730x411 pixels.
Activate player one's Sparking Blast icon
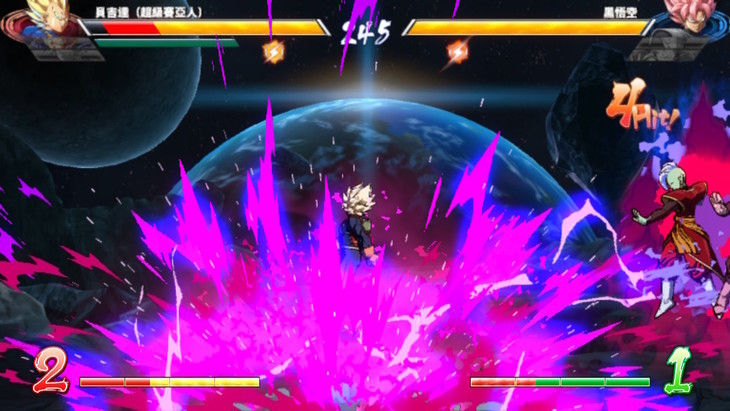(273, 51)
